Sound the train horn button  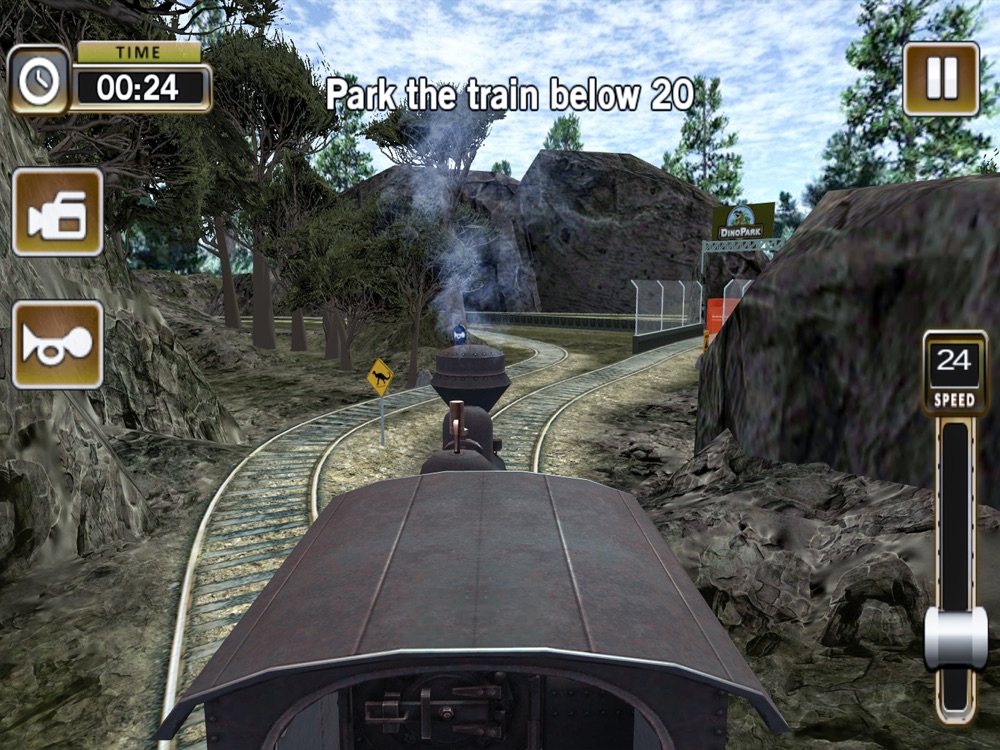point(58,345)
